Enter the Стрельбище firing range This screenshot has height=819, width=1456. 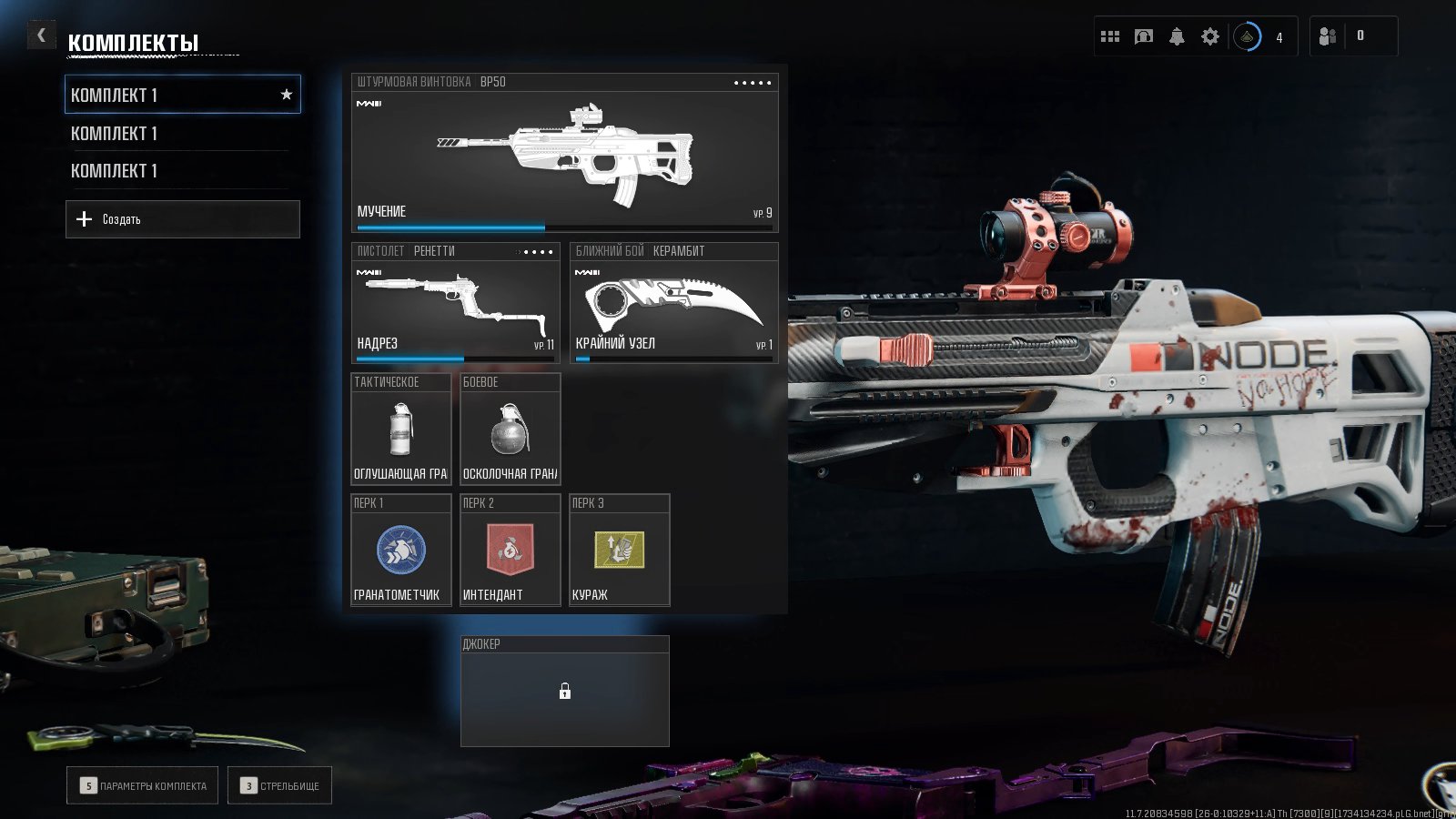point(279,785)
